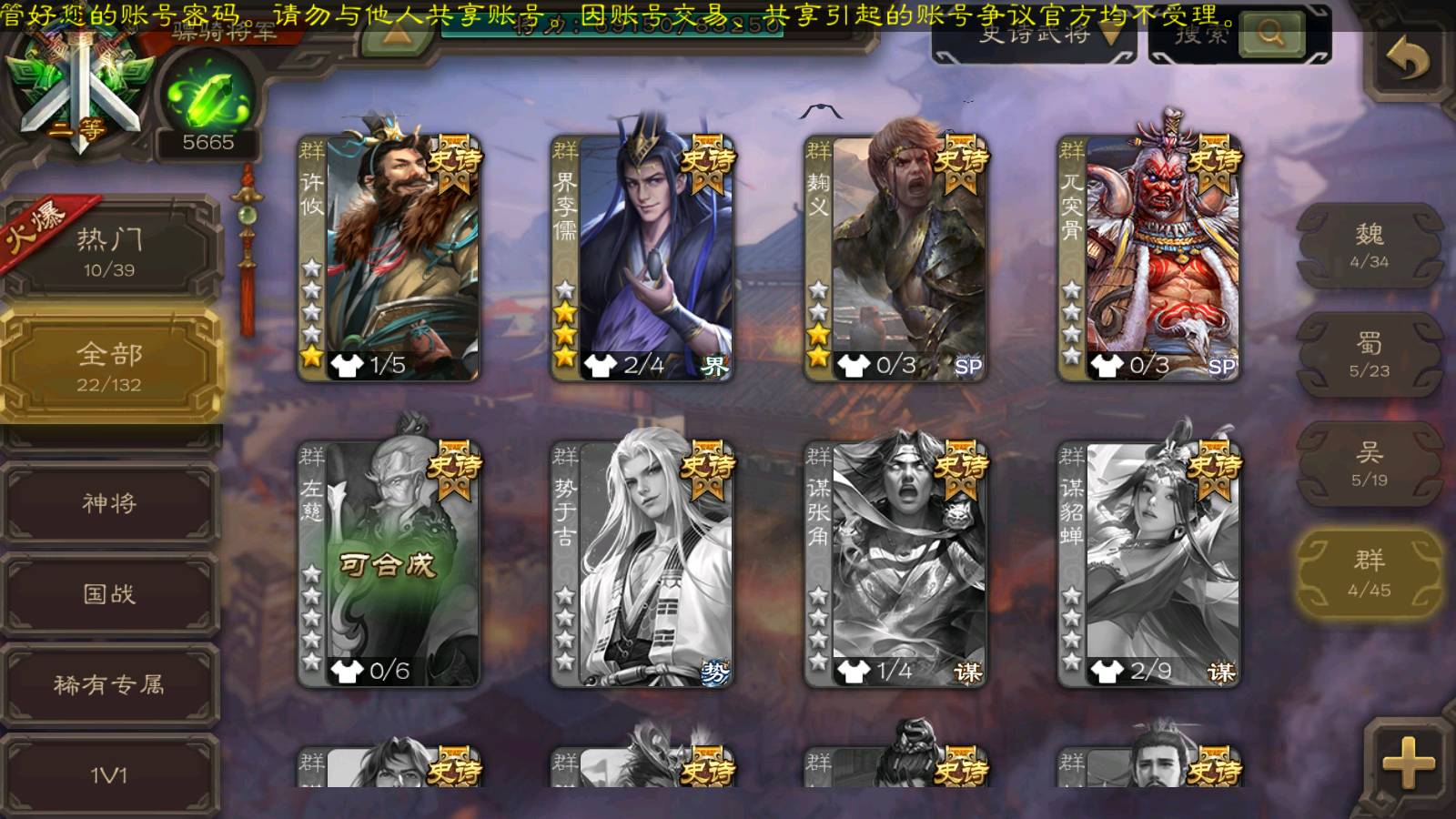The image size is (1456, 819).
Task: Open the 谋貂蝉 hero card
Action: pyautogui.click(x=1148, y=564)
